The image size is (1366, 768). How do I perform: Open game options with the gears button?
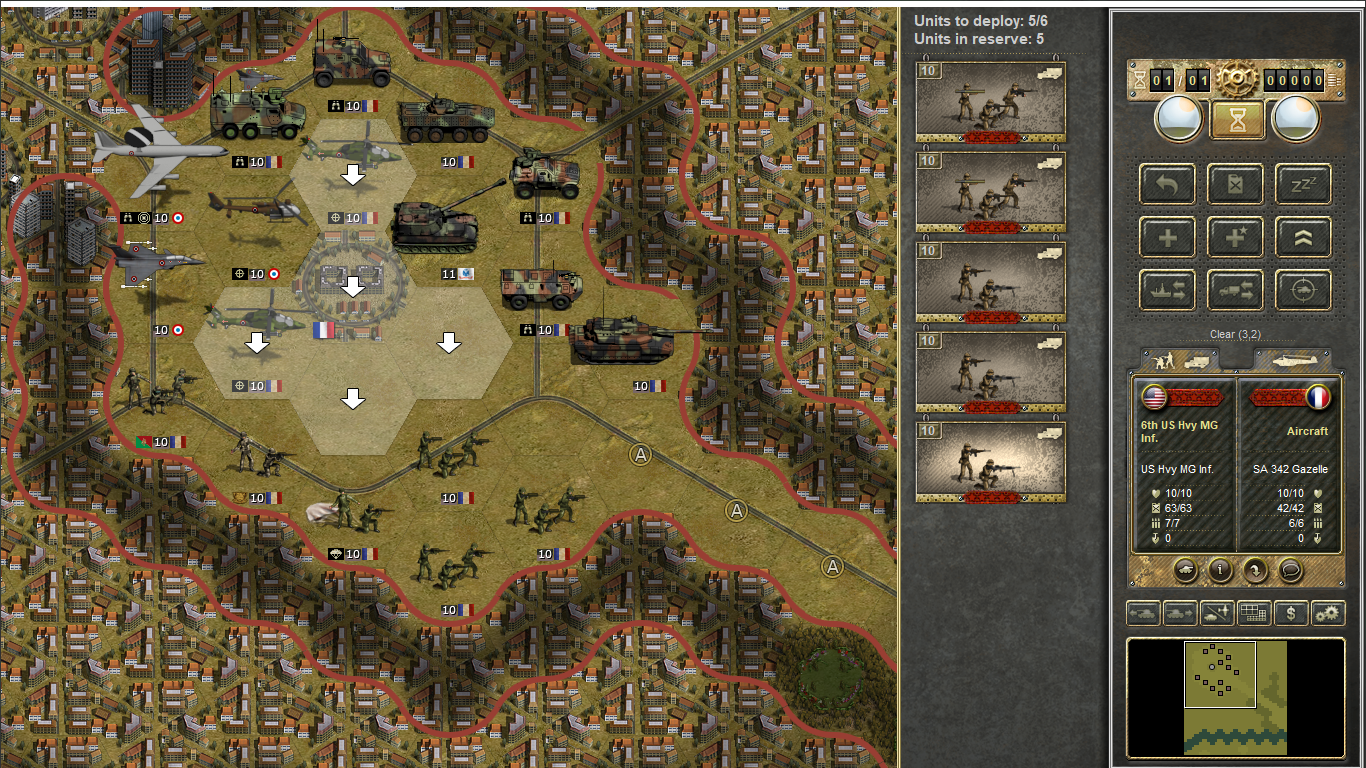tap(1328, 613)
